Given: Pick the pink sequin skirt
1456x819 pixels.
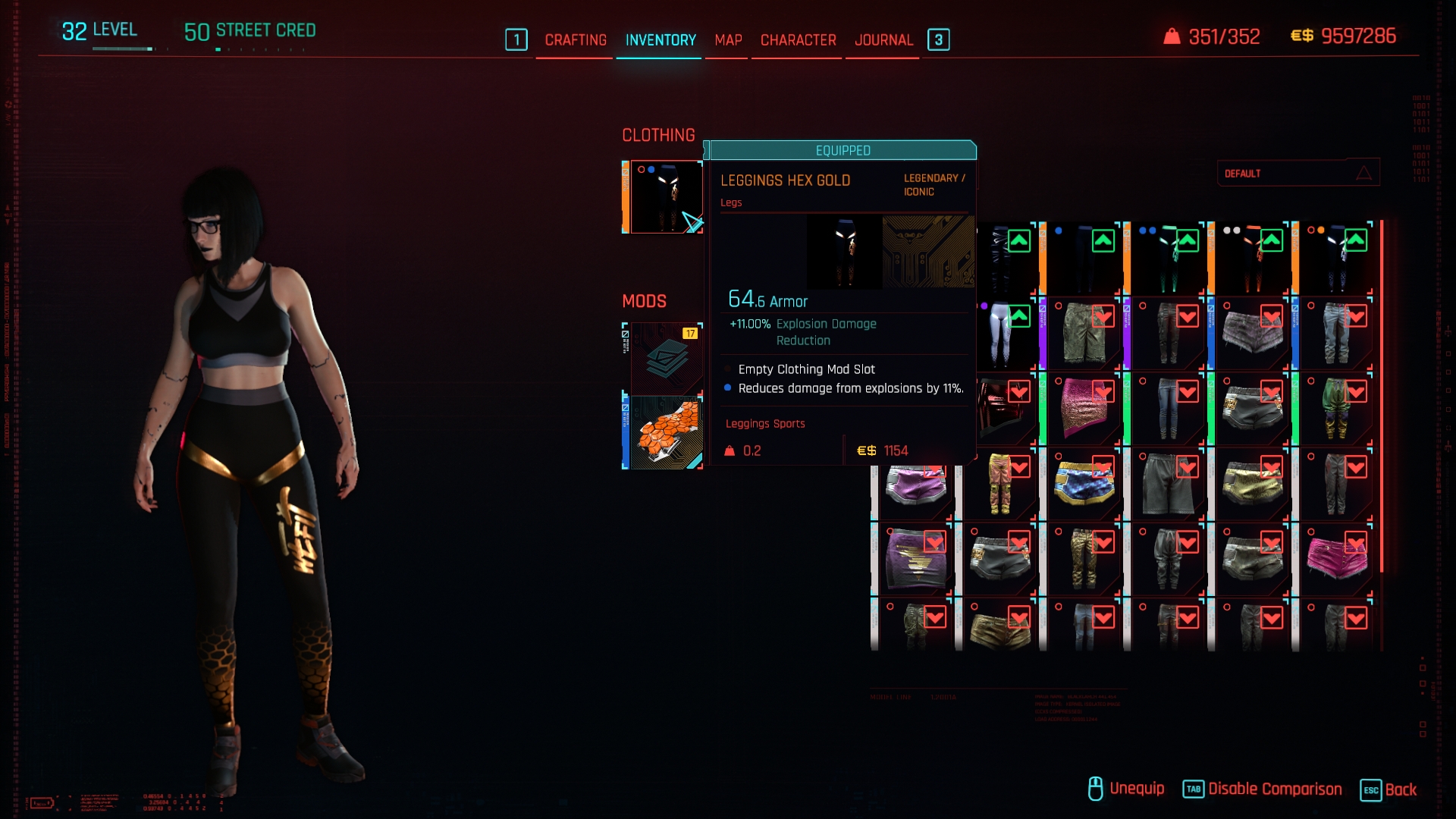Looking at the screenshot, I should click(x=1083, y=408).
